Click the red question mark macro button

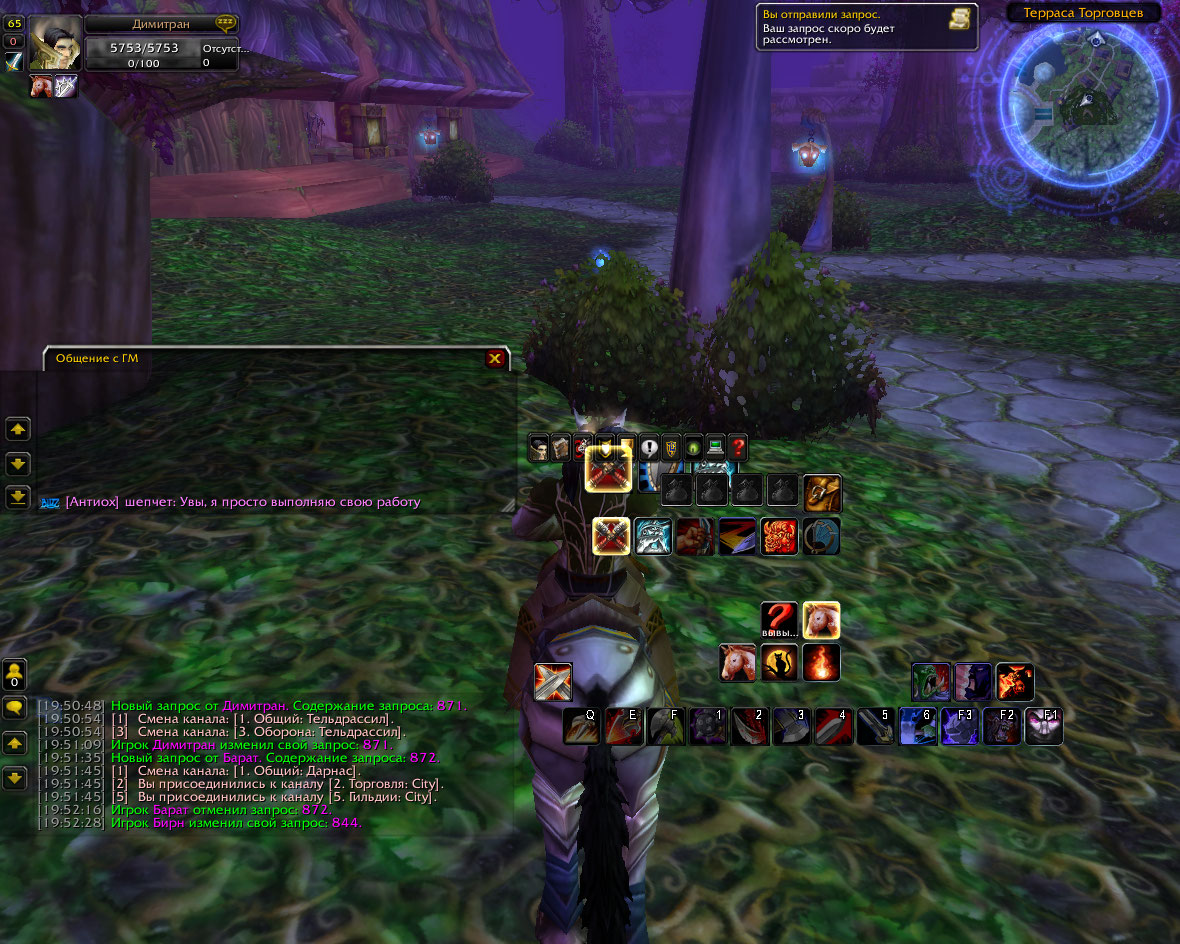coord(779,620)
